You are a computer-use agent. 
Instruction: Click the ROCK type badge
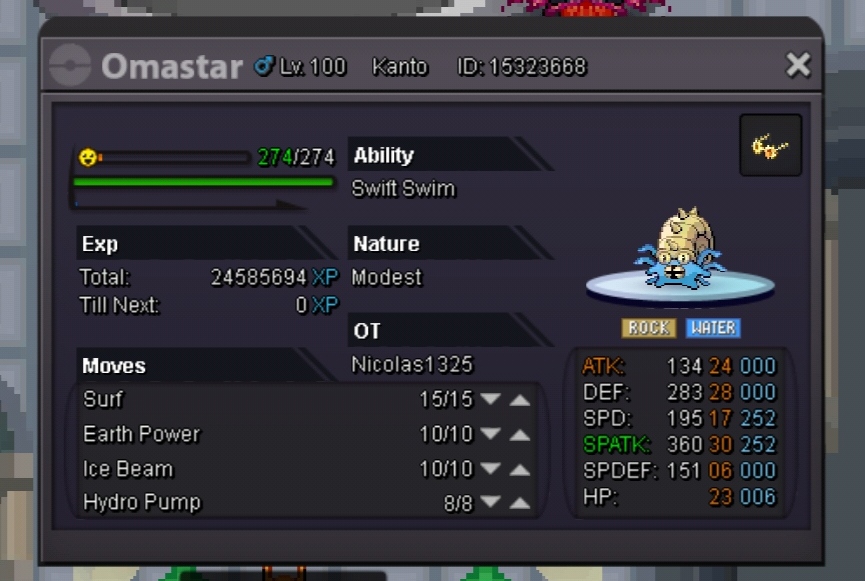tap(648, 328)
